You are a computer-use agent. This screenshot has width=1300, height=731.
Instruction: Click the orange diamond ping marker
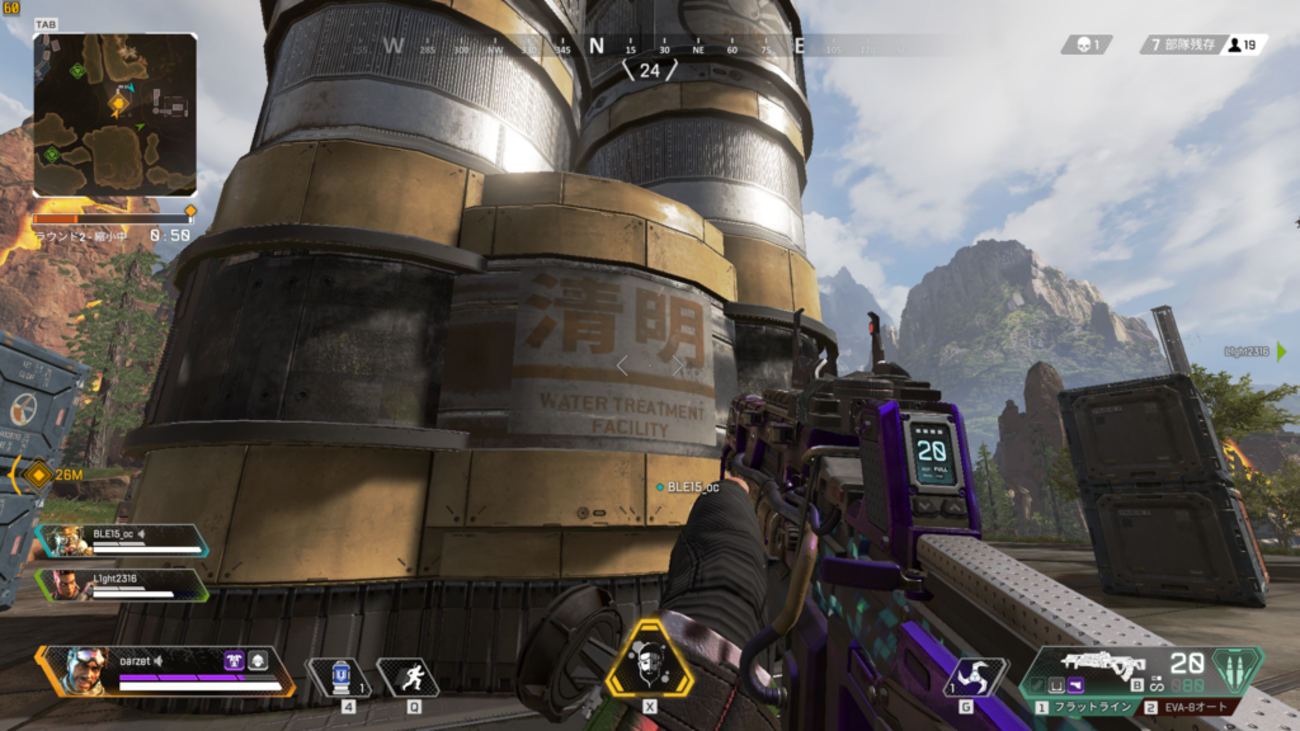(x=38, y=475)
